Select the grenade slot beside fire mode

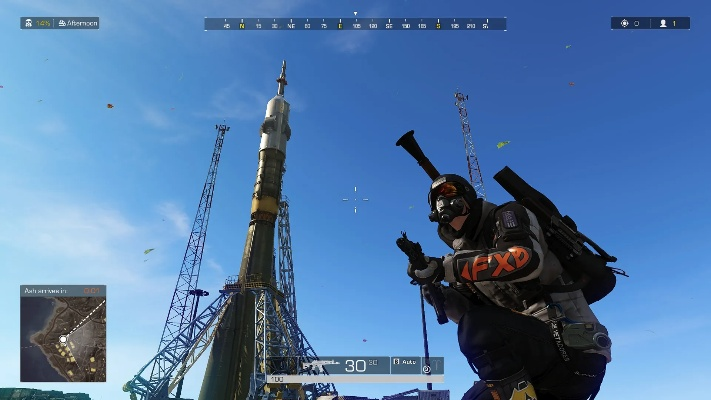click(x=430, y=367)
